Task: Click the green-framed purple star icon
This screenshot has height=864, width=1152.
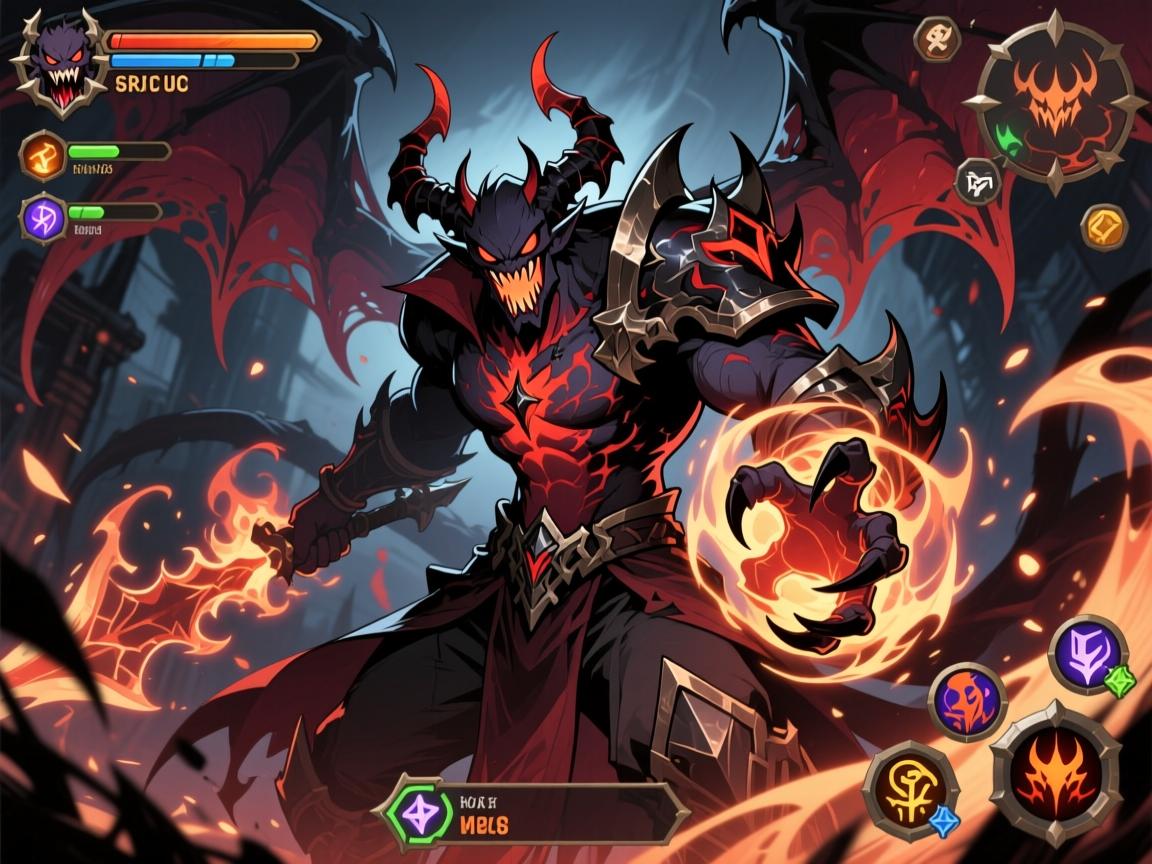Action: 419,813
